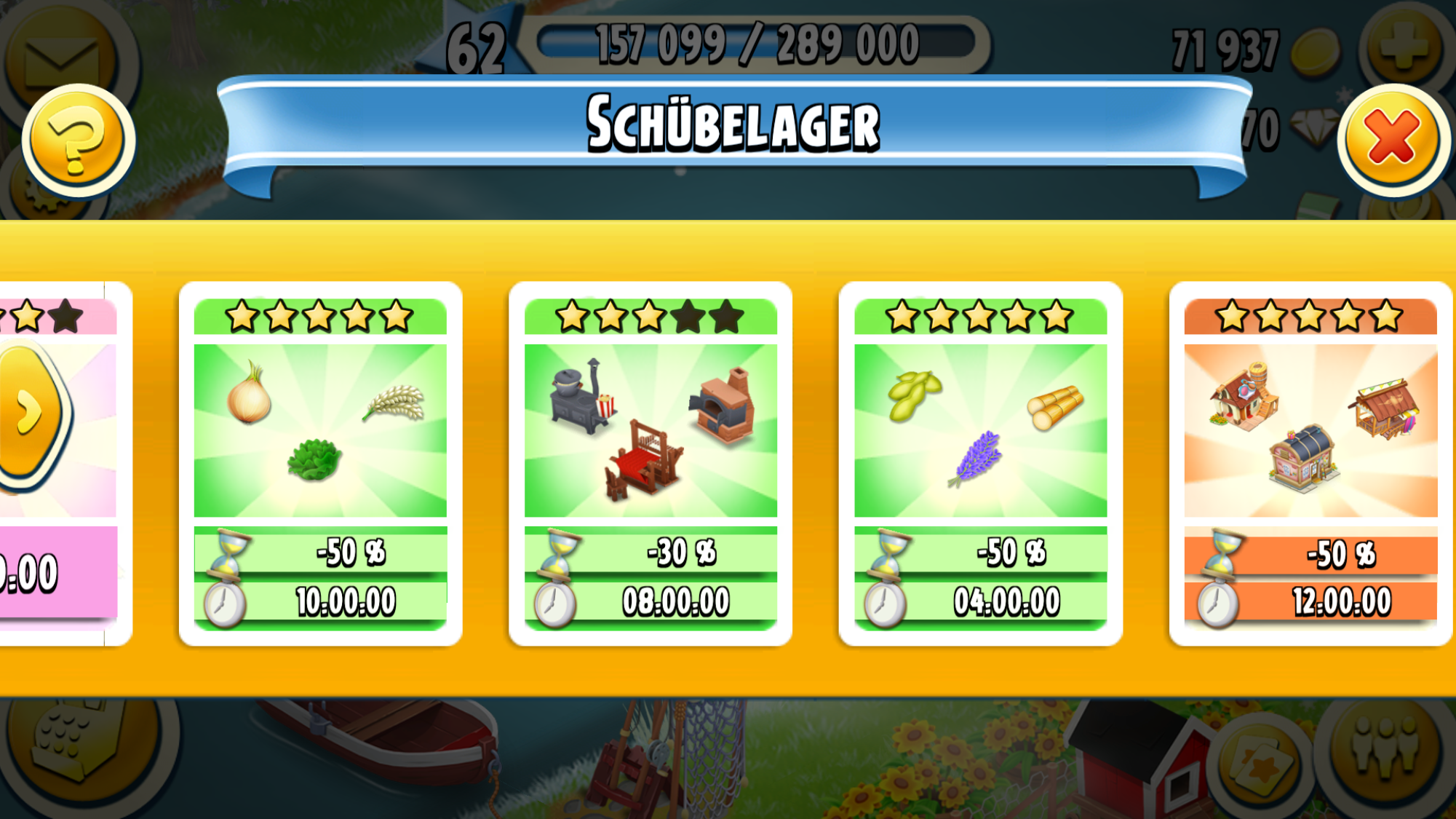Open the yellow question mark help
The image size is (1456, 819).
click(77, 141)
